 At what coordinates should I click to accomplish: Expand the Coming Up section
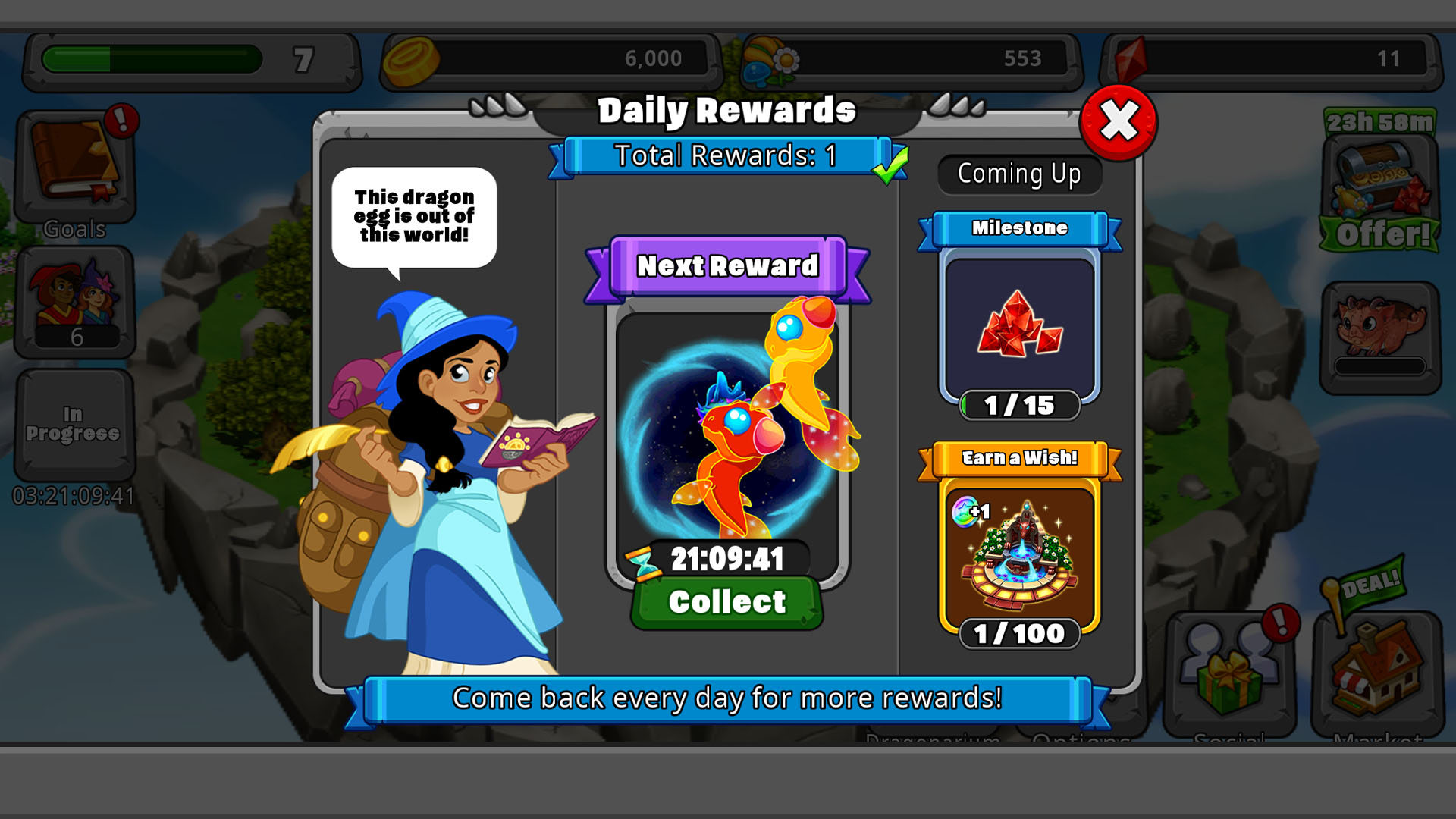tap(1019, 174)
